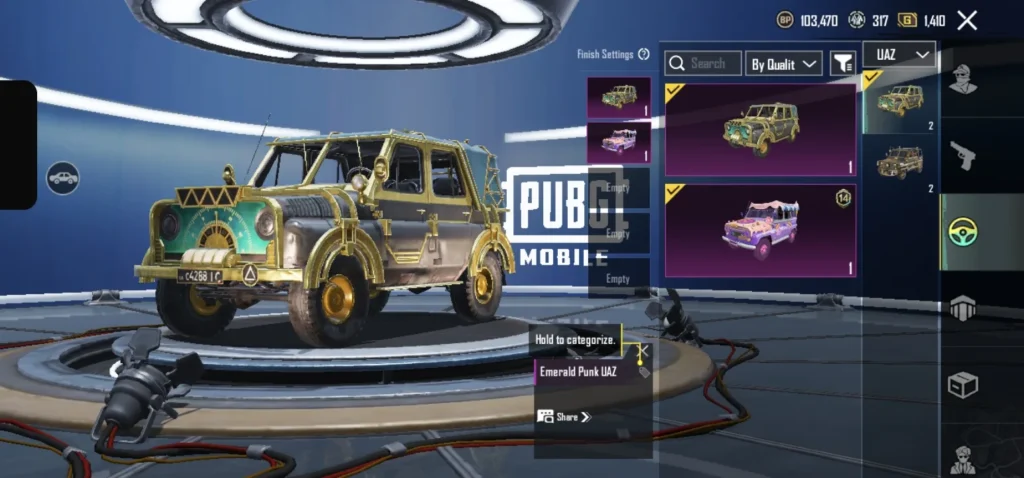Select the large Emerald Punk UAZ card
This screenshot has height=478, width=1024.
[760, 130]
